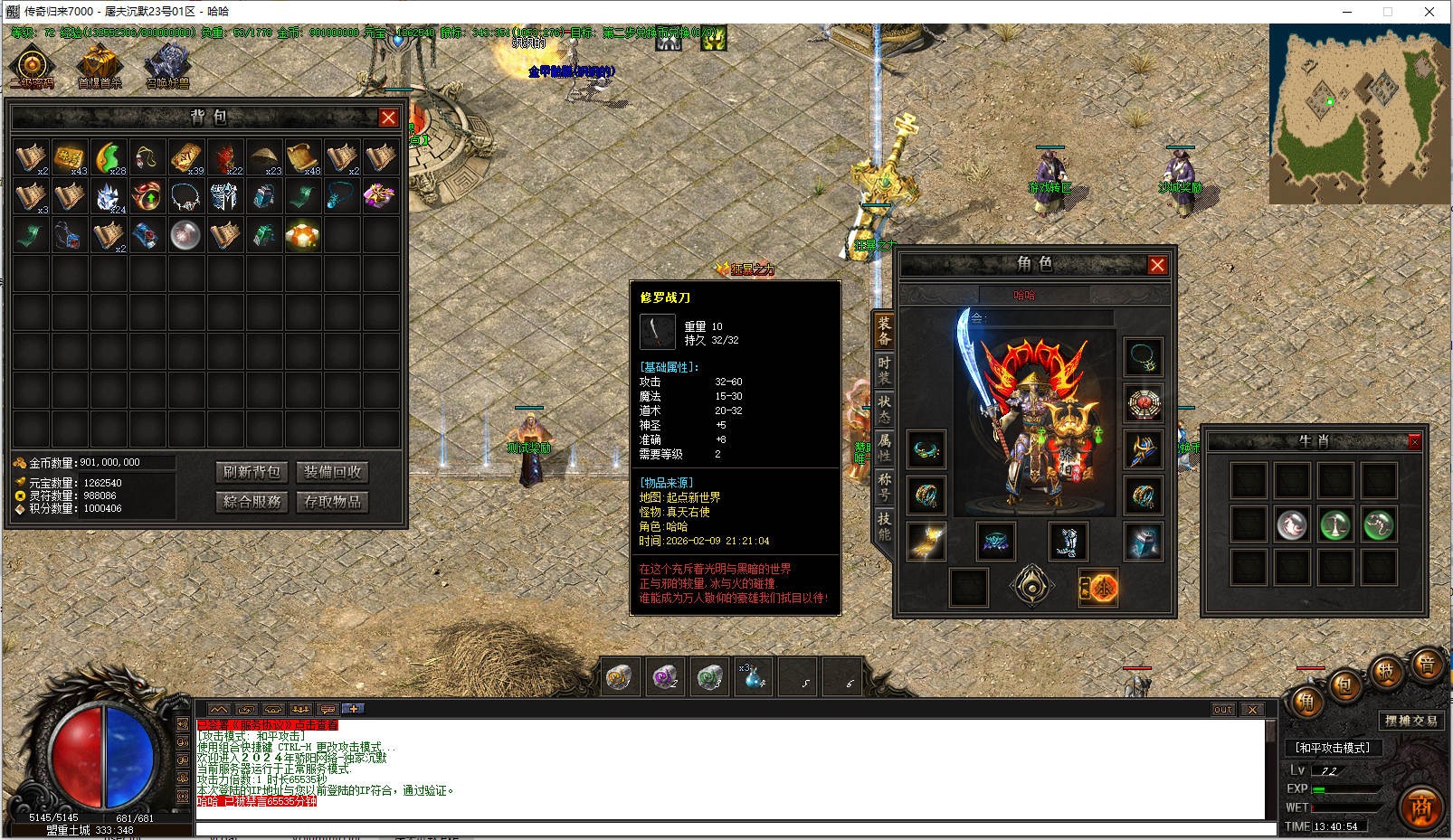The height and width of the screenshot is (840, 1453).
Task: Select the bagua medal equipment slot
Action: point(1144,402)
